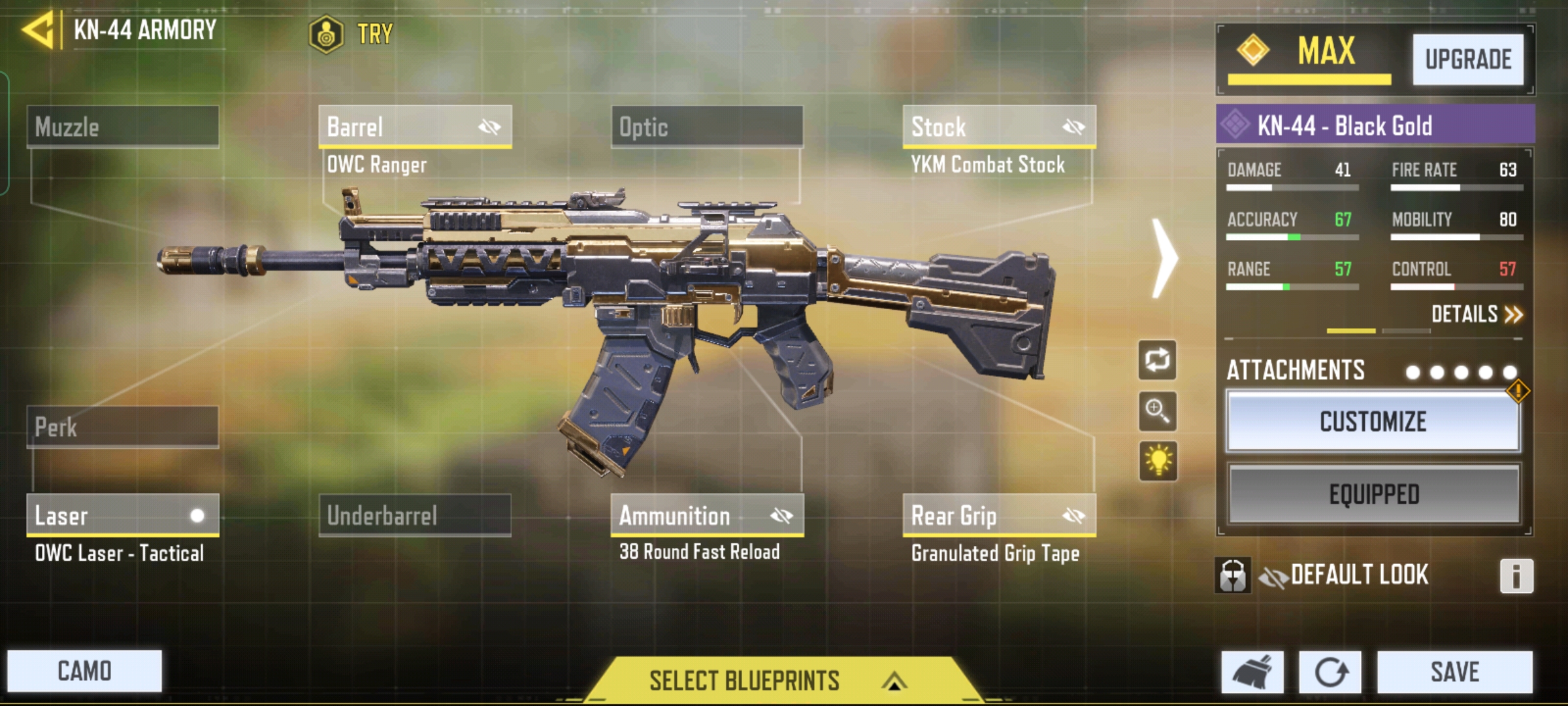Open the Perk attachment slot
The height and width of the screenshot is (706, 1568).
pyautogui.click(x=123, y=428)
